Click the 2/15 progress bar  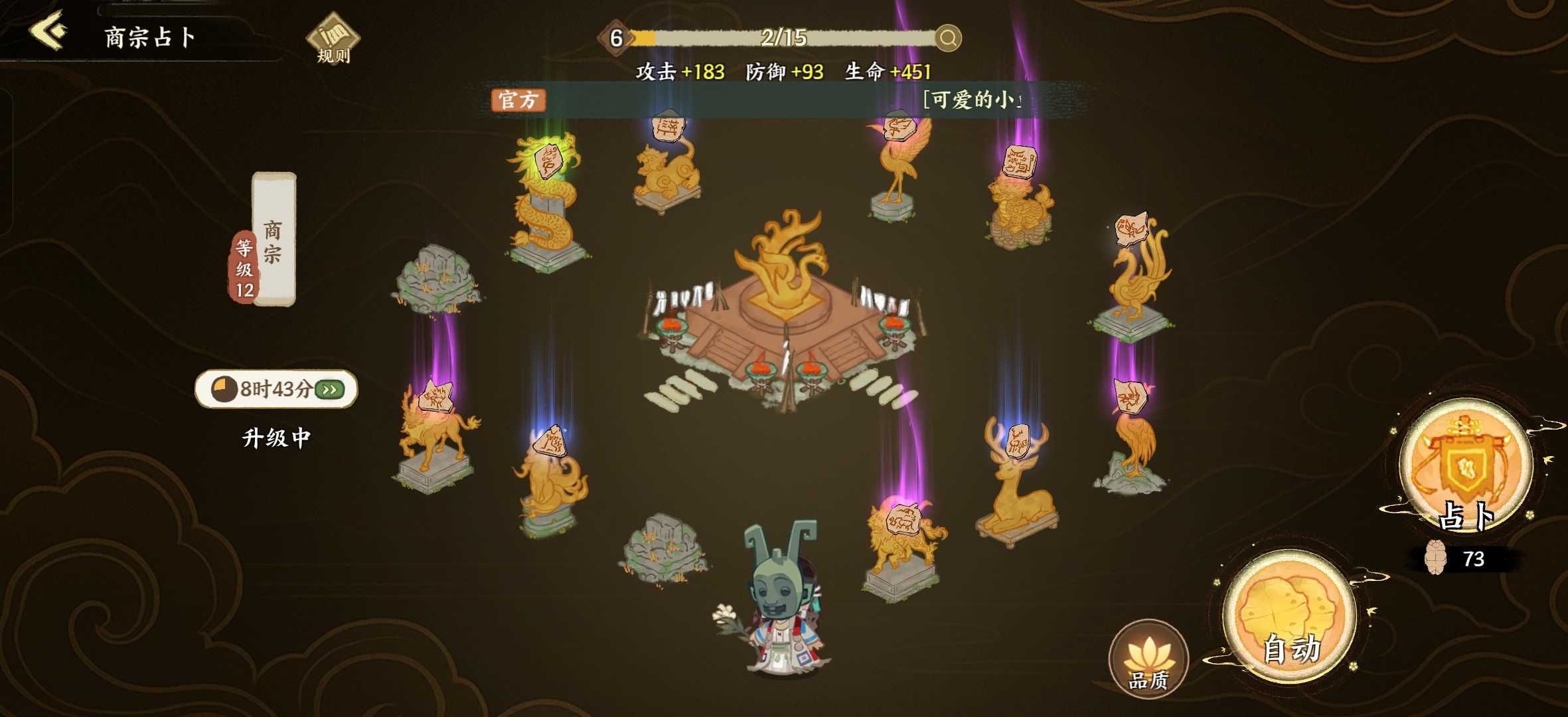point(783,39)
